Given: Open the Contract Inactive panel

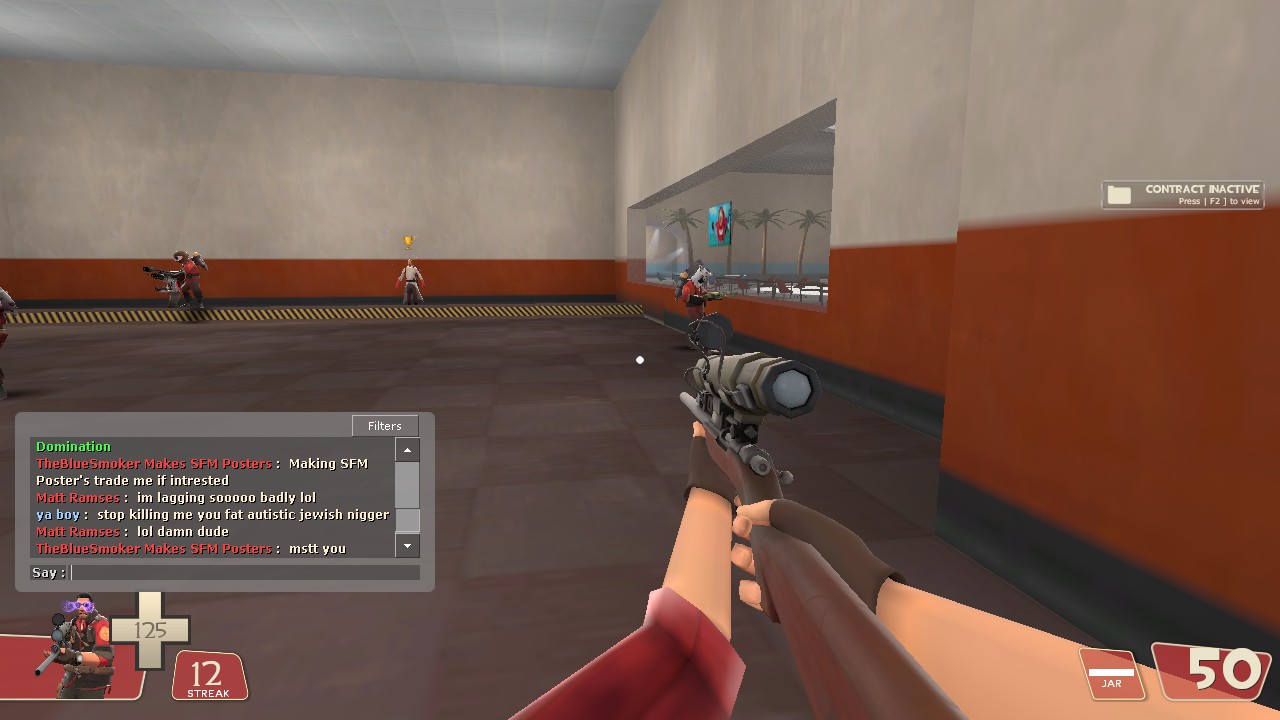Looking at the screenshot, I should point(1183,194).
